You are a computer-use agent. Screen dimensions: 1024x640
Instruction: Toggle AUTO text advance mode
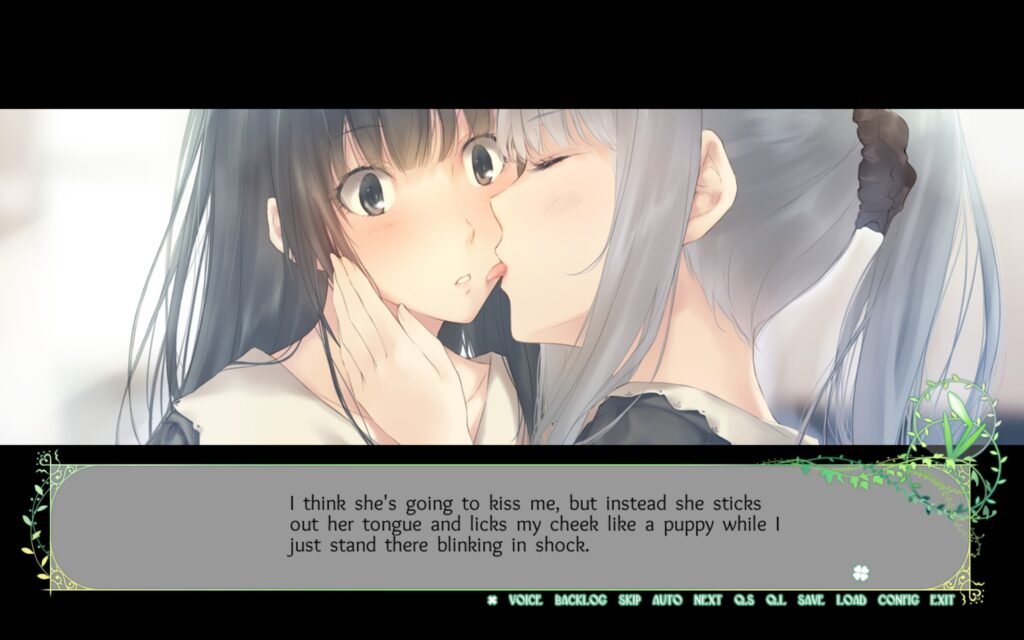pyautogui.click(x=667, y=600)
